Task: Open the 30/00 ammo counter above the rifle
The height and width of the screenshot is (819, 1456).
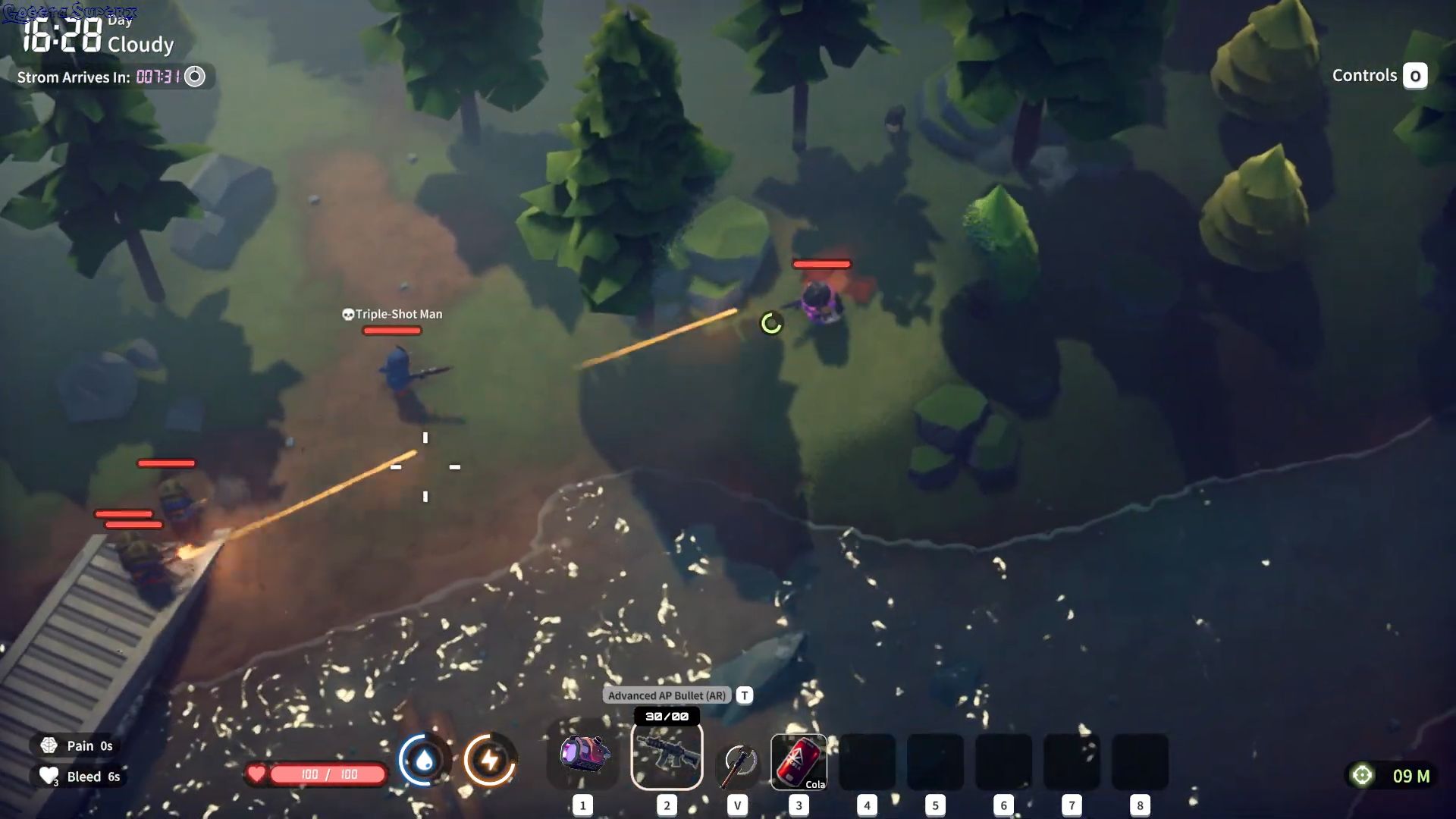Action: click(x=667, y=714)
